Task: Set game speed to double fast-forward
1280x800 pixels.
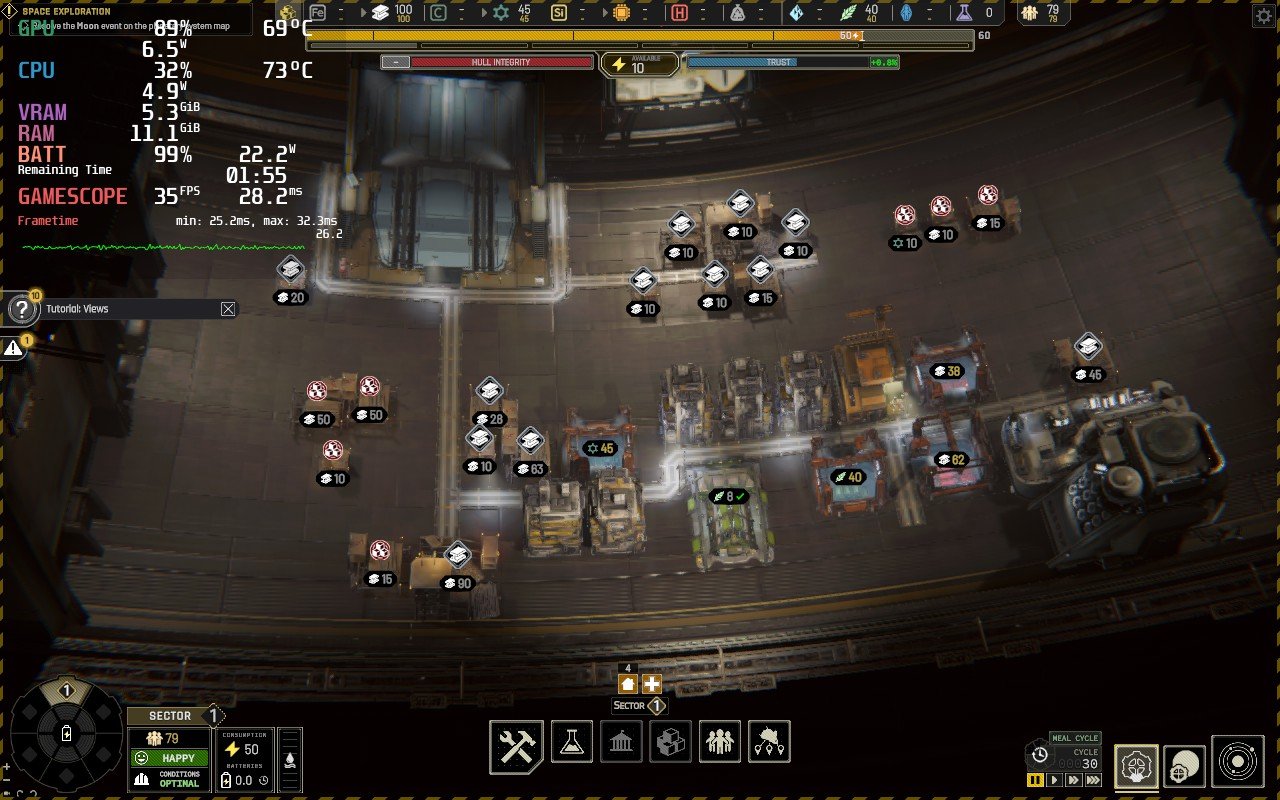Action: pyautogui.click(x=1072, y=780)
